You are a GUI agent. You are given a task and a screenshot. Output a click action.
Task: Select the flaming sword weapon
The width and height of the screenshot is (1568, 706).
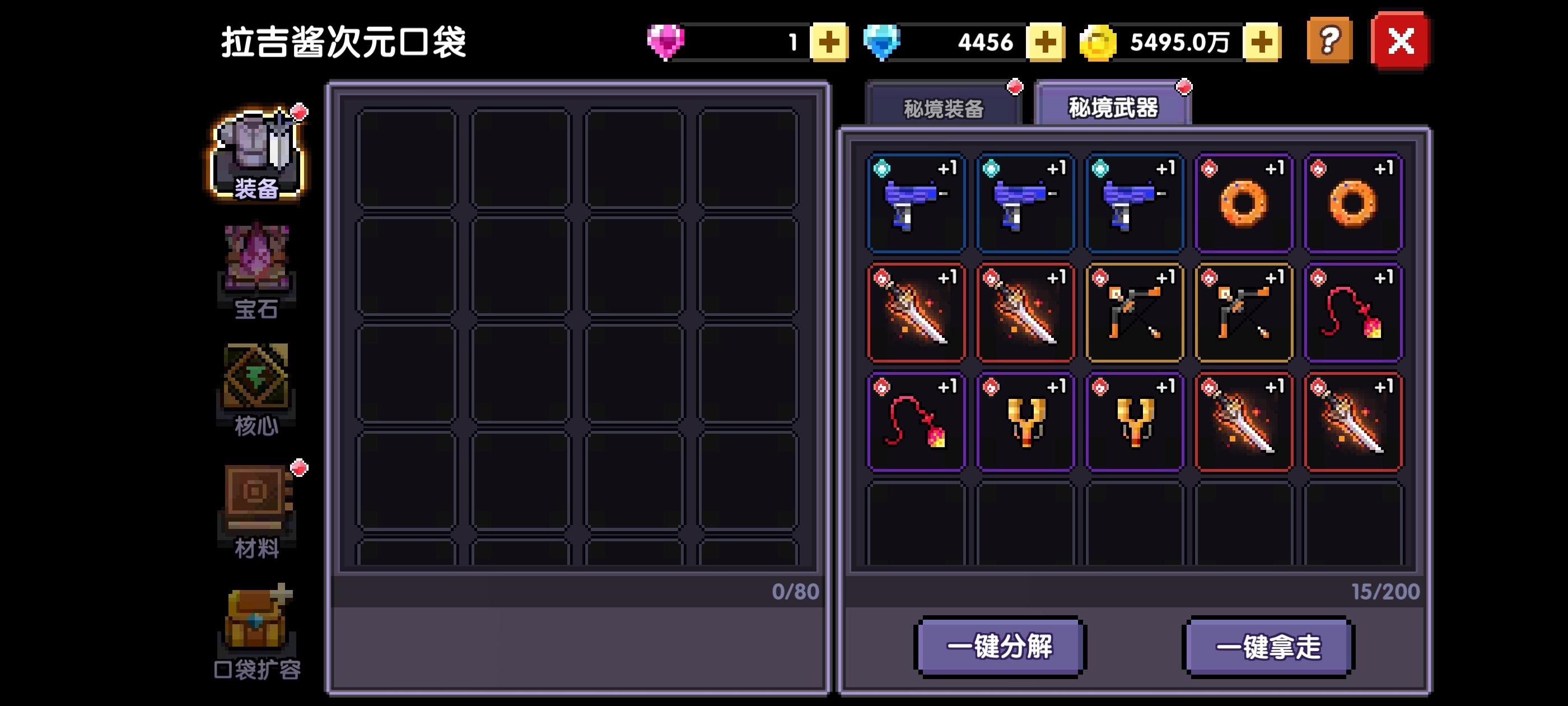click(x=916, y=313)
